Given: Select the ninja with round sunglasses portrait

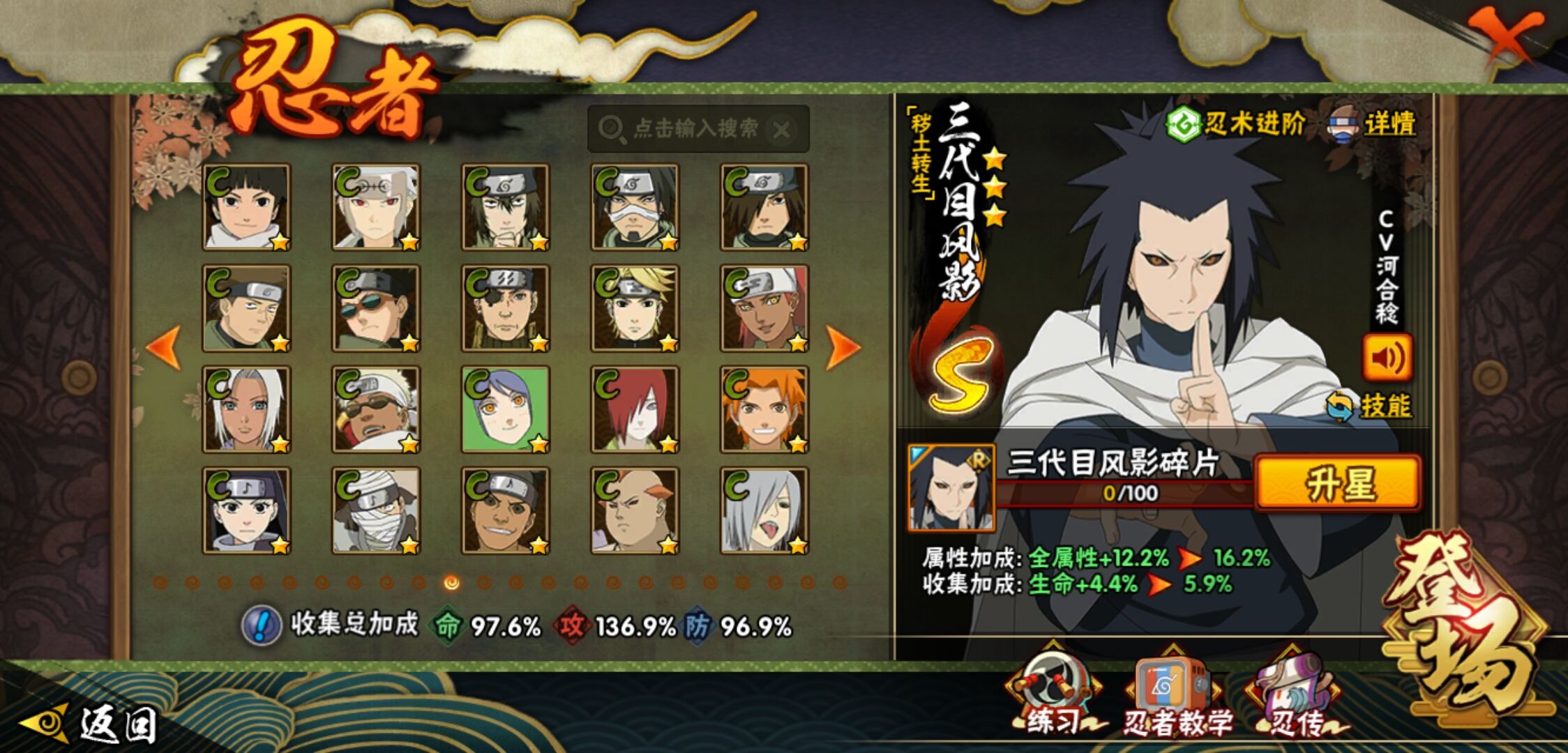Looking at the screenshot, I should click(x=376, y=308).
